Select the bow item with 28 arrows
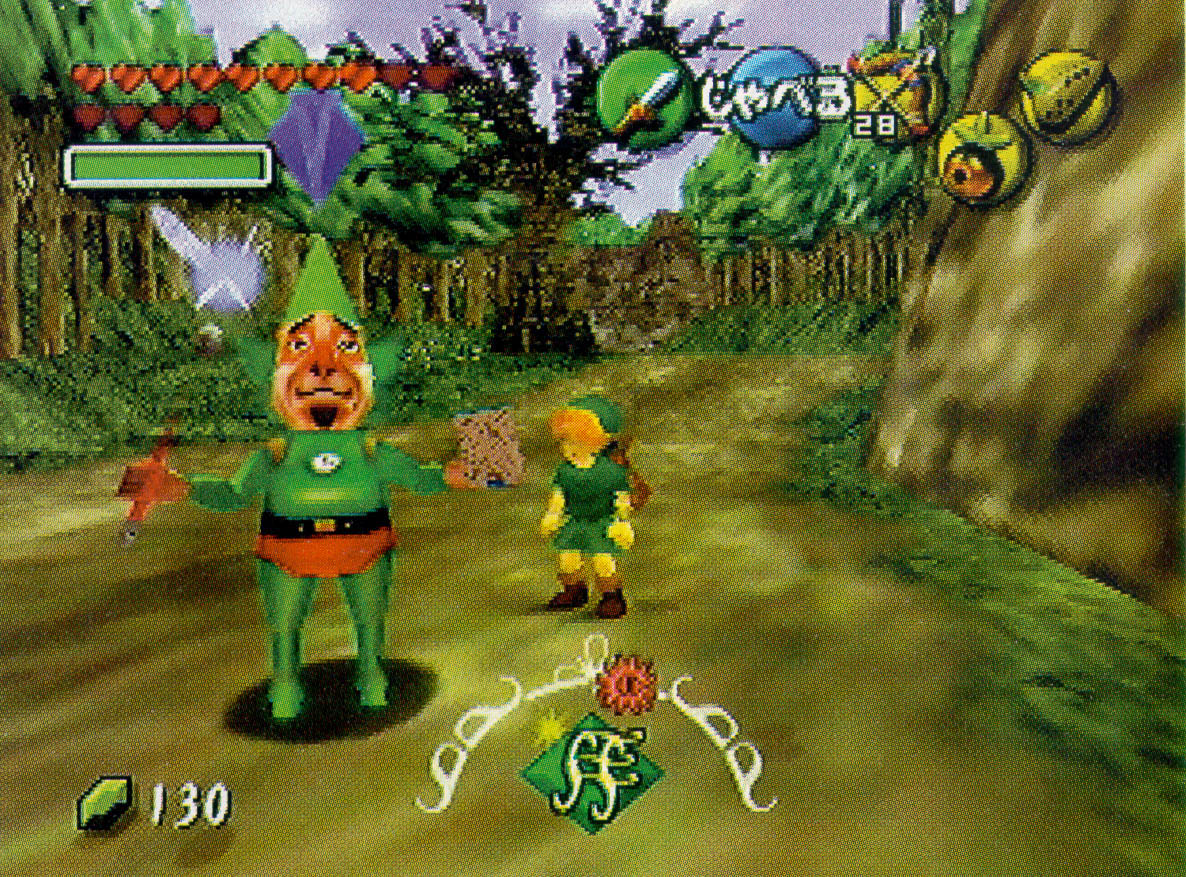The height and width of the screenshot is (877, 1186). [x=896, y=98]
